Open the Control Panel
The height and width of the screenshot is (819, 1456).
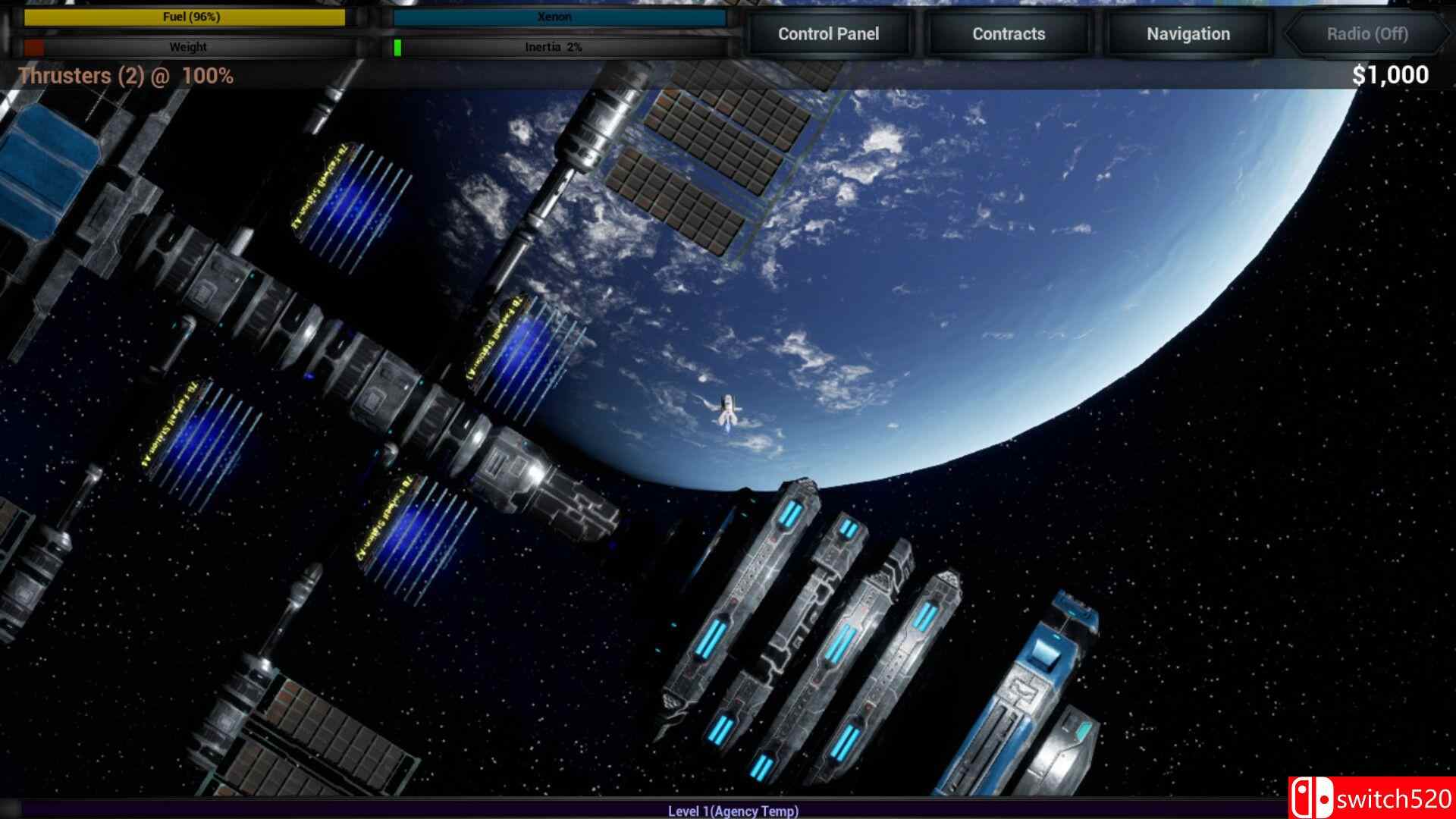pos(828,33)
